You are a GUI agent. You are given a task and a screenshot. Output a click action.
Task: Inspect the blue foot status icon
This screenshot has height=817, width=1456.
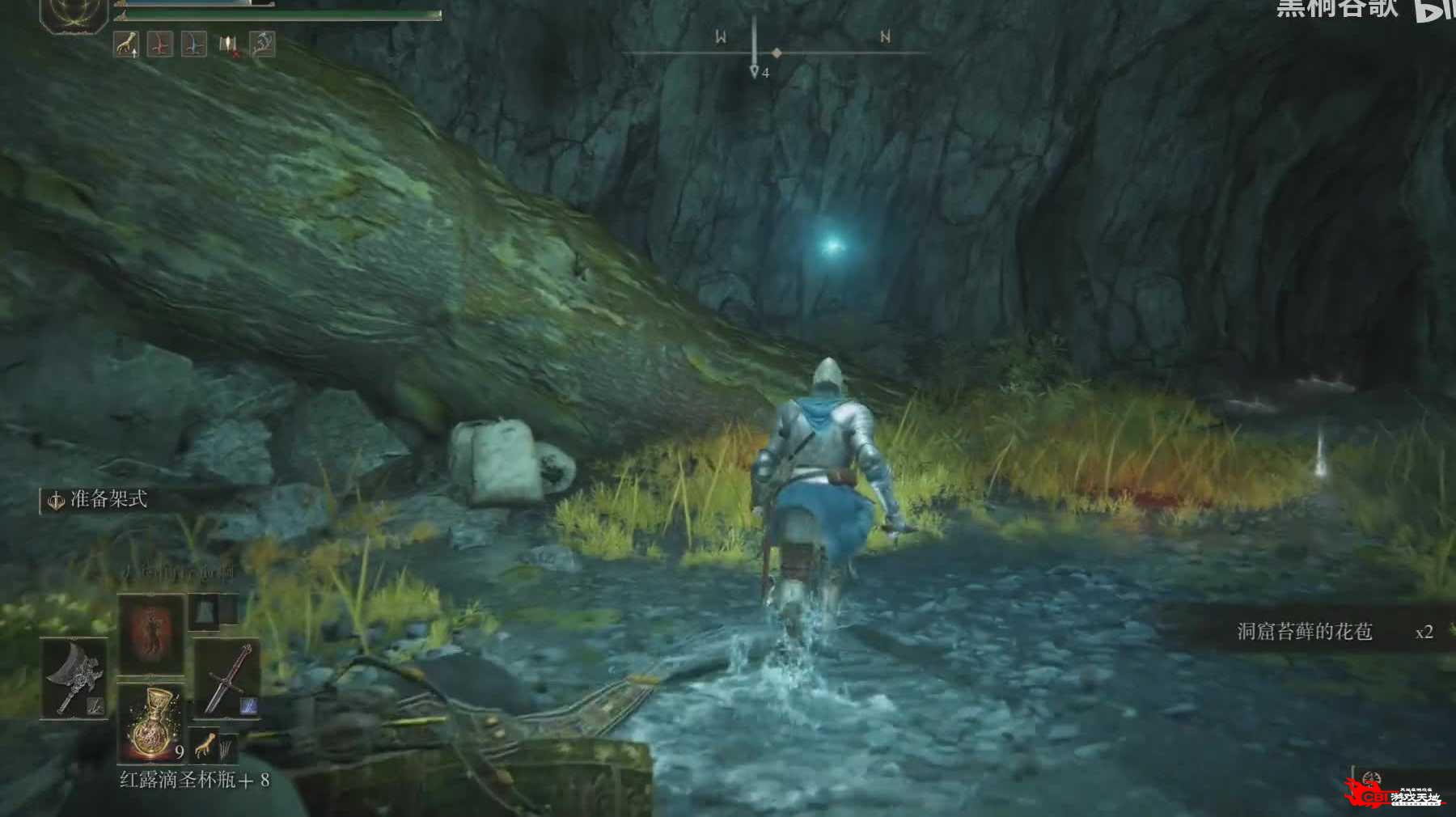click(x=193, y=45)
